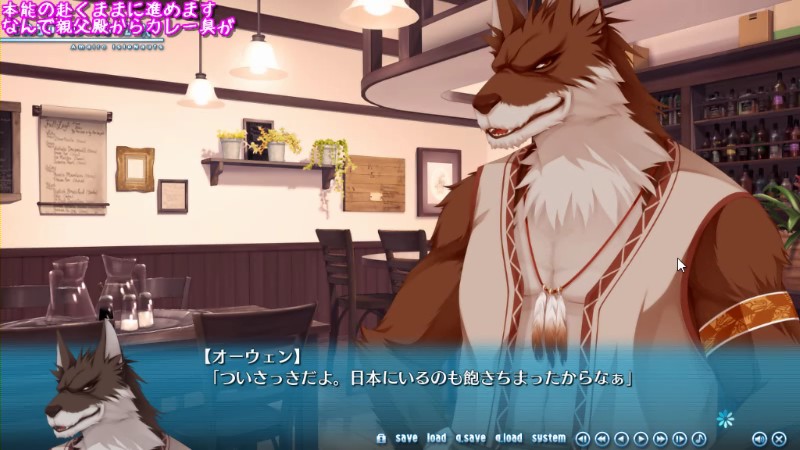This screenshot has height=450, width=800.
Task: Click the bar-and-left-arrow jump back button
Action: [x=583, y=438]
